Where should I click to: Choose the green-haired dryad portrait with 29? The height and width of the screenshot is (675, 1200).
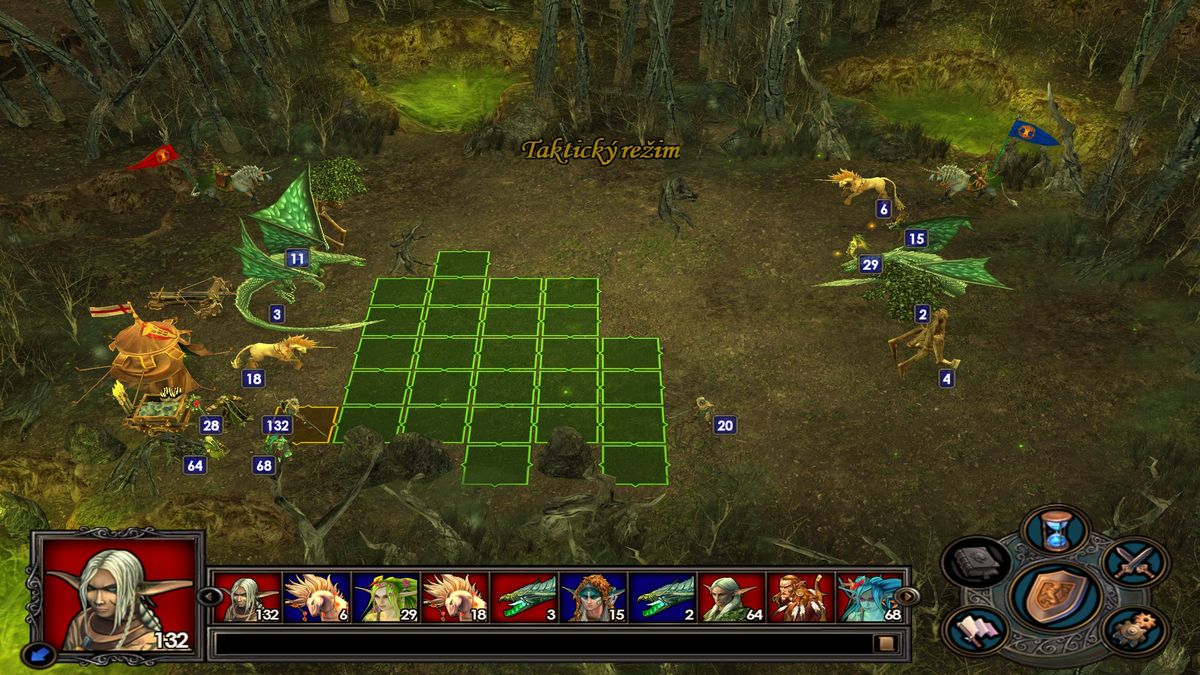tap(385, 598)
